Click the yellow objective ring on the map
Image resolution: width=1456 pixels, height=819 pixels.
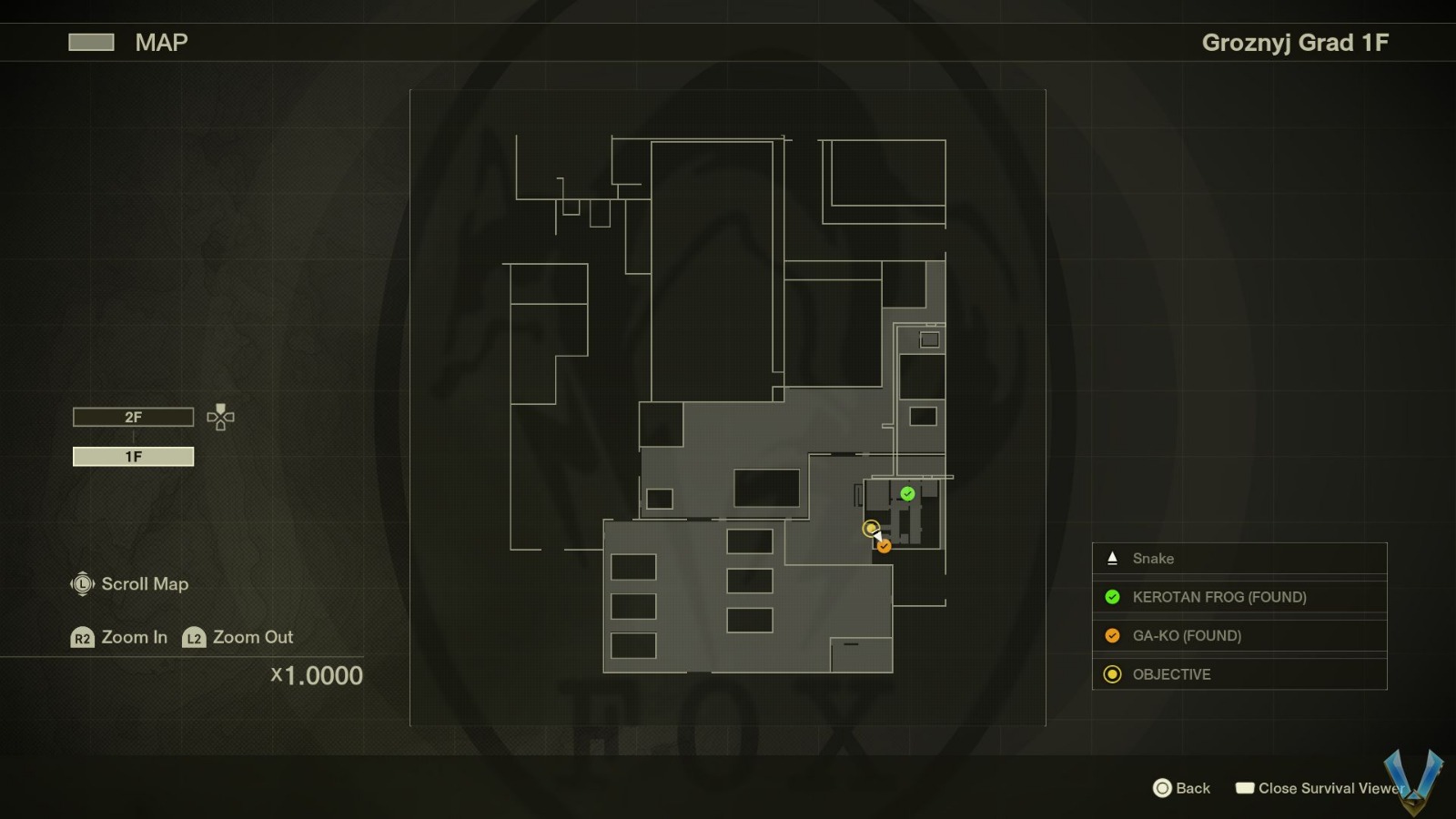click(x=871, y=528)
